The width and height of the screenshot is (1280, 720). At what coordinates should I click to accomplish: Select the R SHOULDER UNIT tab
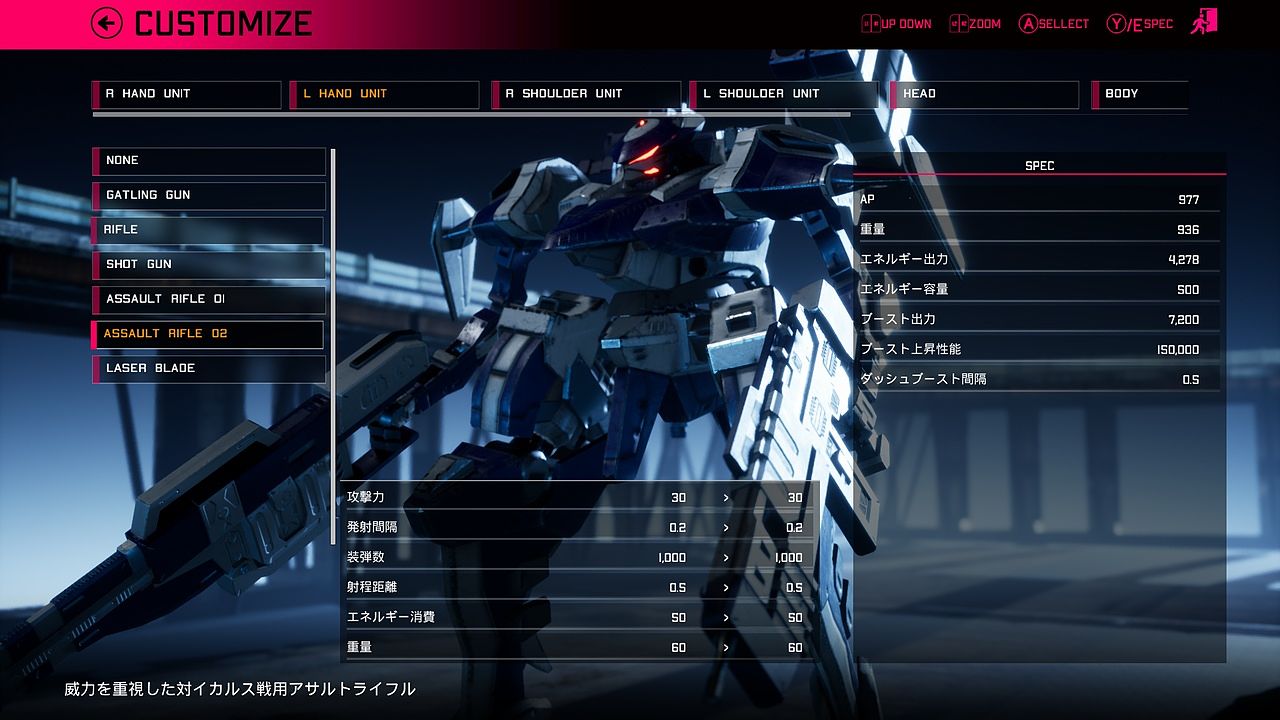click(586, 94)
